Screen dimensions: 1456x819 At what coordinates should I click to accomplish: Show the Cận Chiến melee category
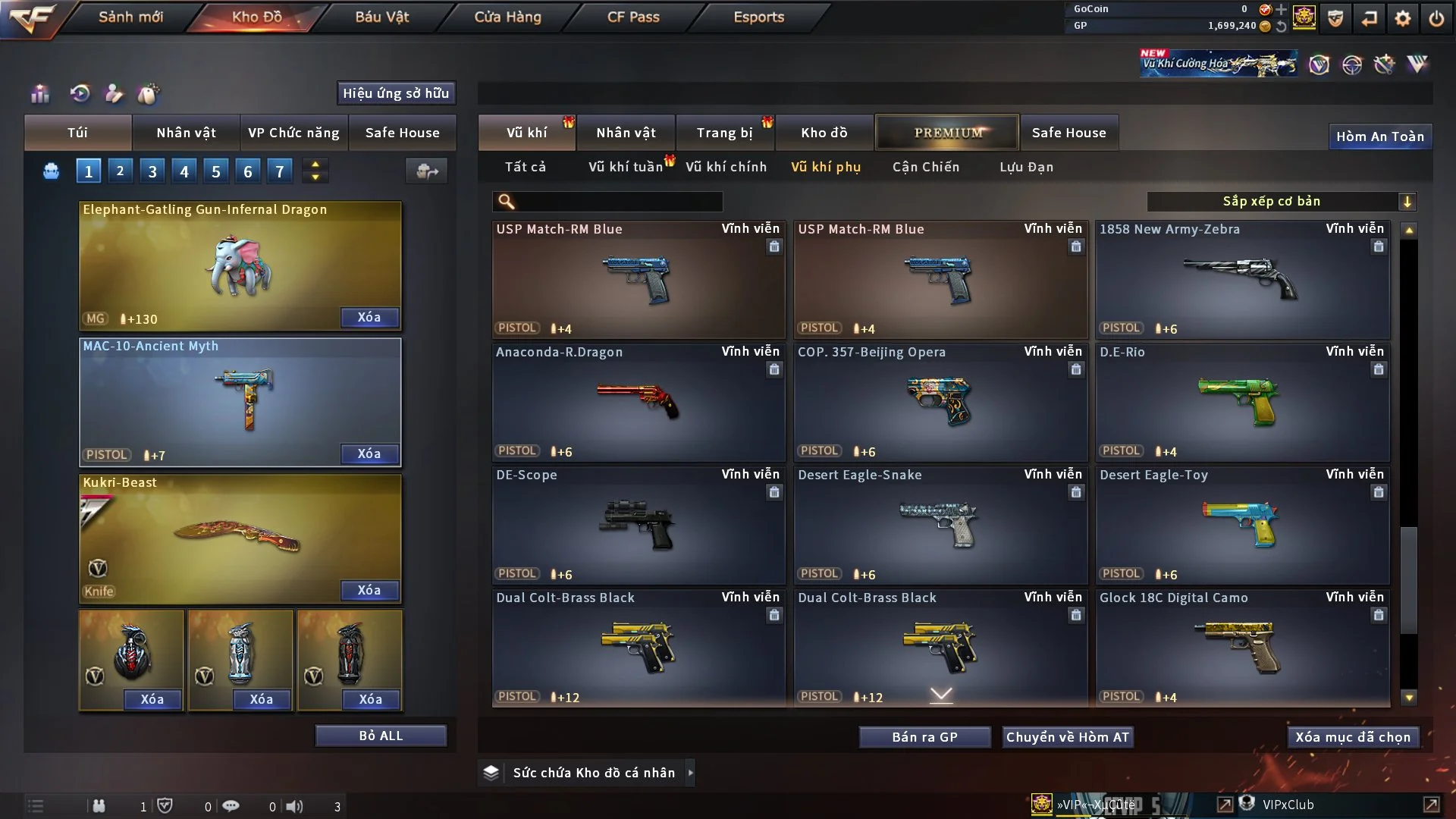[925, 167]
